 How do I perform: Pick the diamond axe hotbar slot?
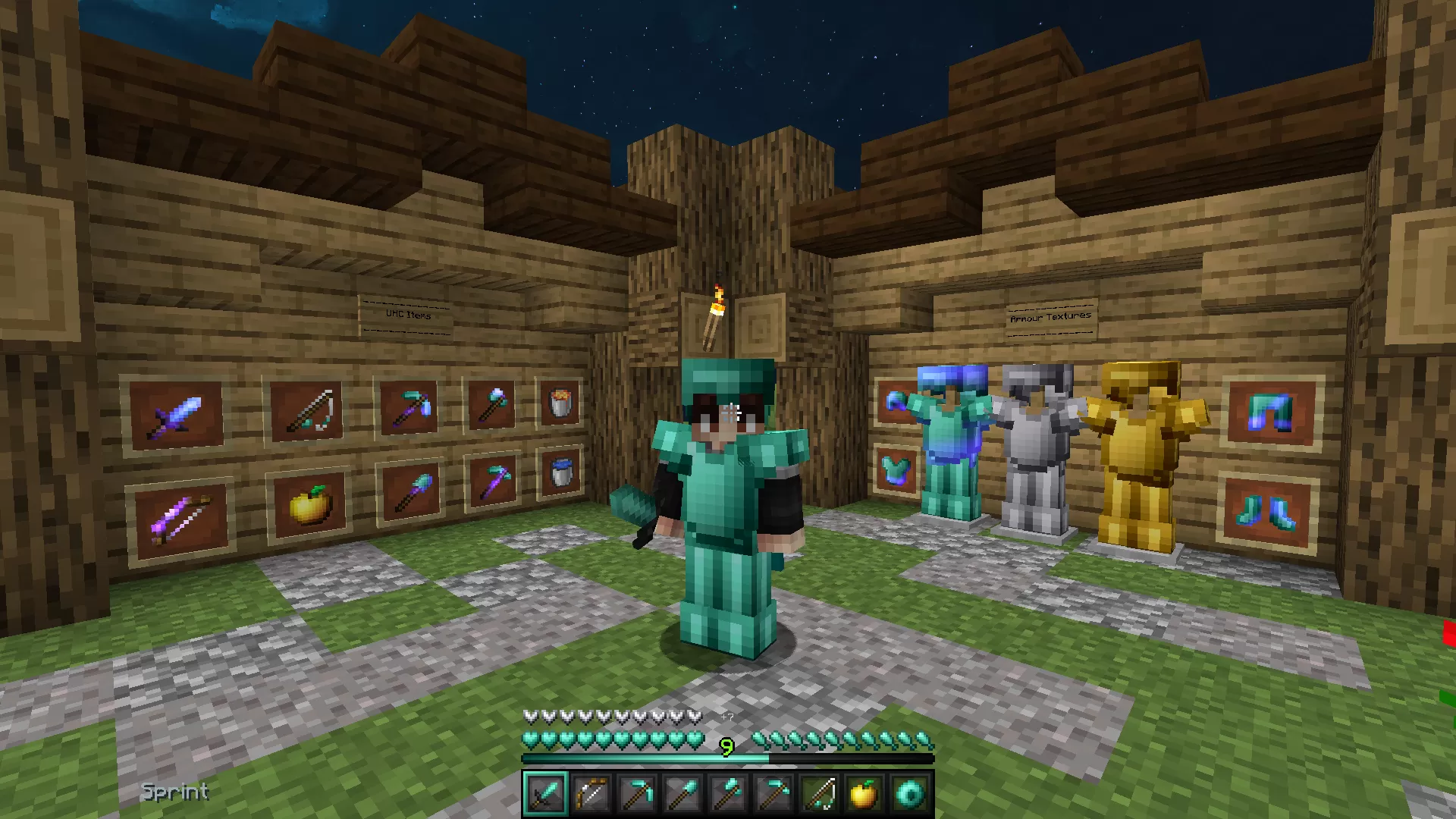tap(727, 794)
